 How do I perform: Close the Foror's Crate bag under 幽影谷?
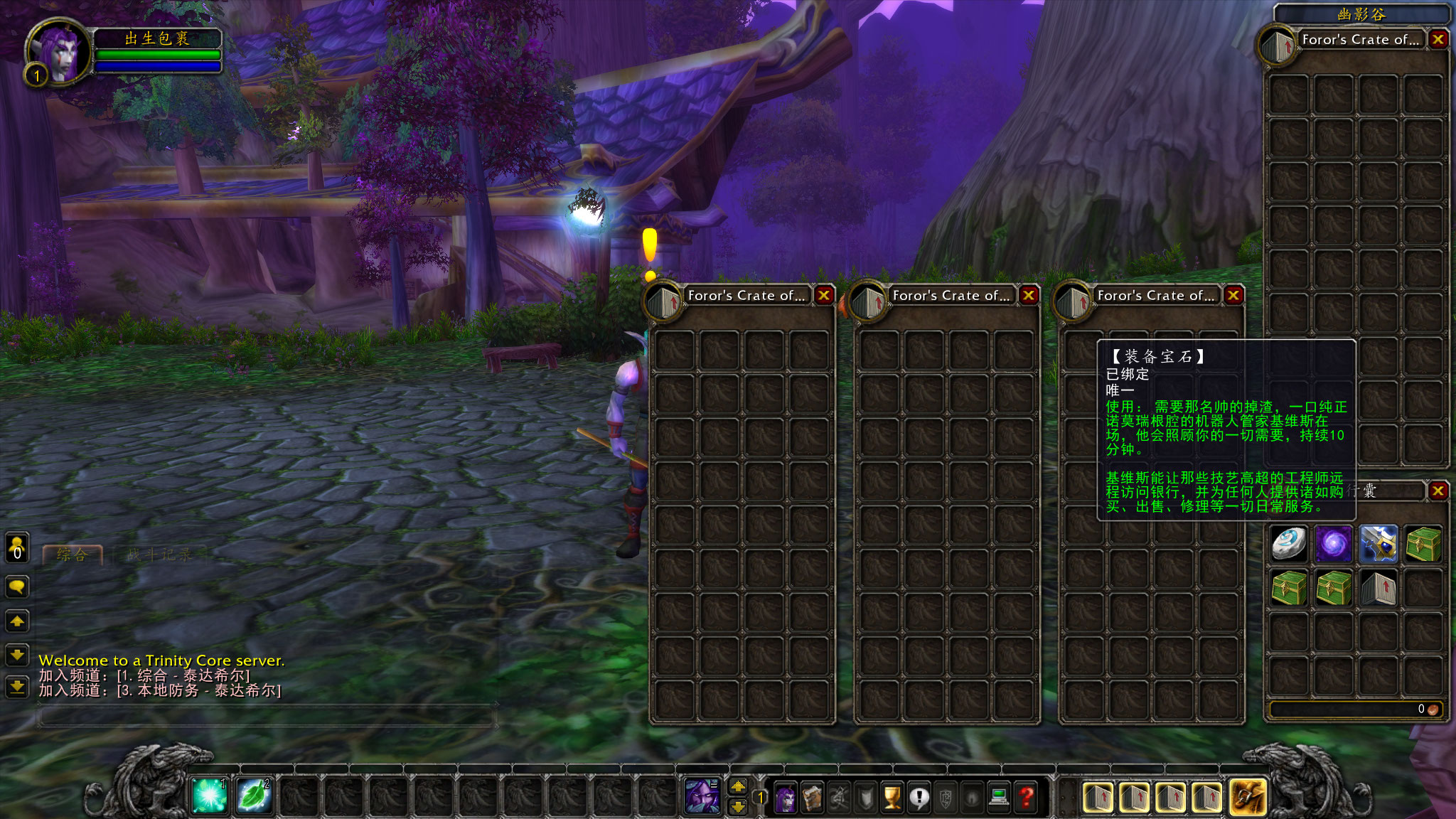(1438, 39)
